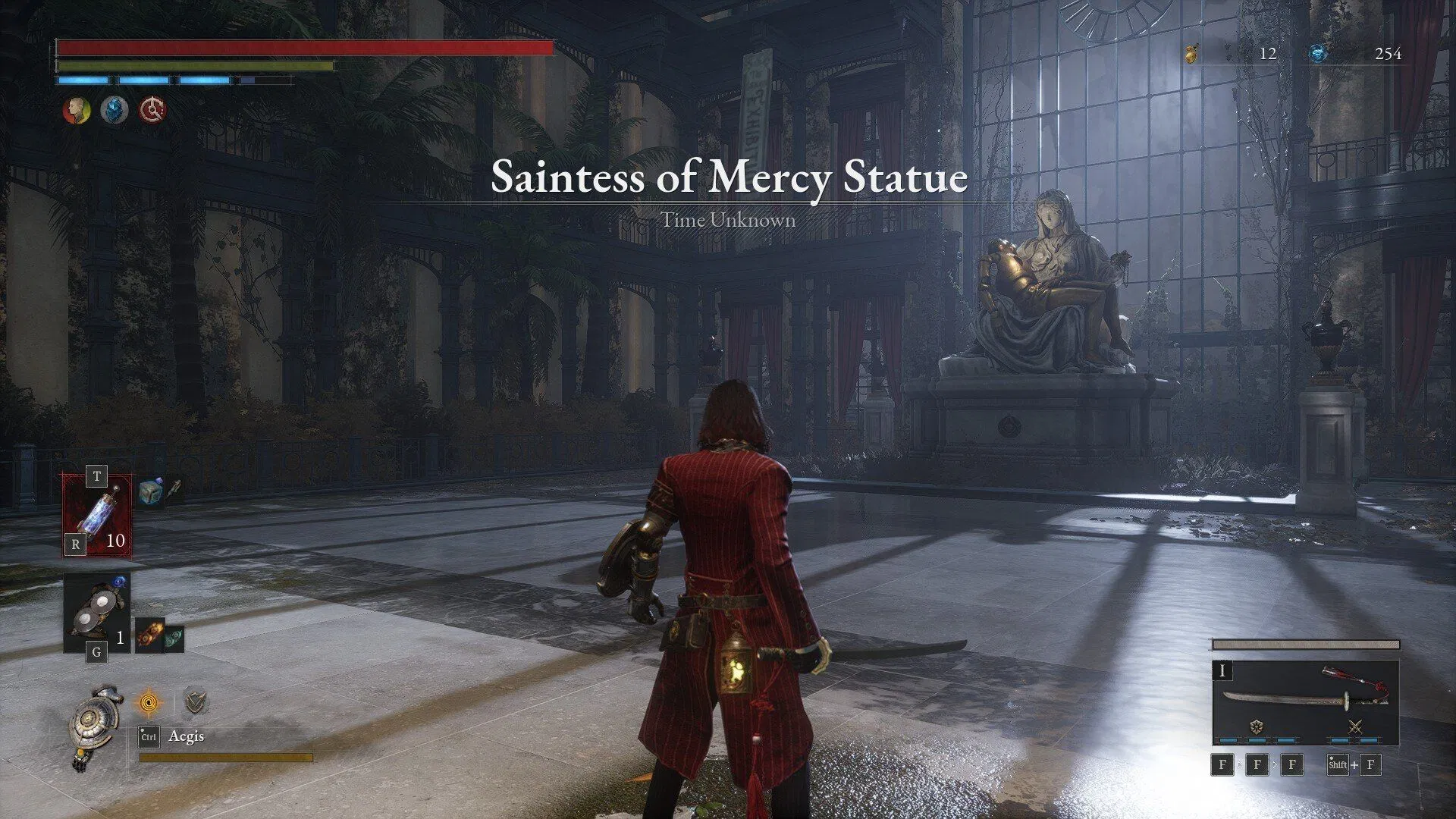Screen dimensions: 1456x819
Task: Click the grey shield Legion ability icon
Action: pyautogui.click(x=196, y=703)
